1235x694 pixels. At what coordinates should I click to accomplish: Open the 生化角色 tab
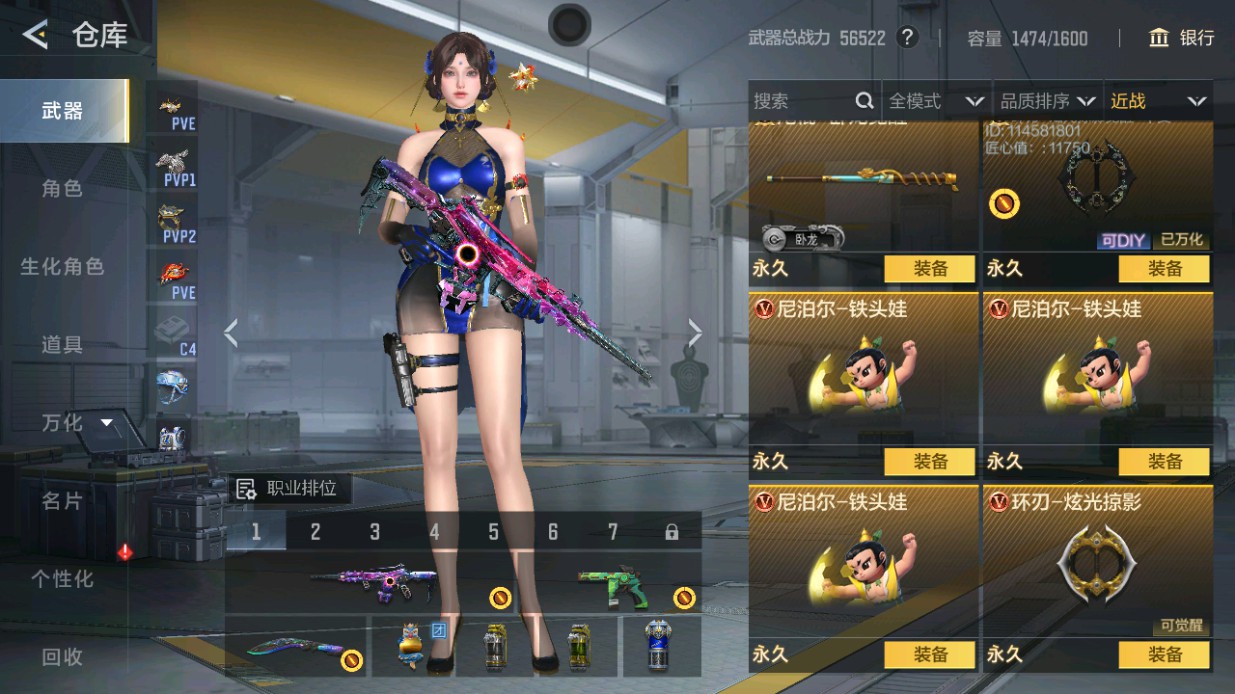pos(63,266)
